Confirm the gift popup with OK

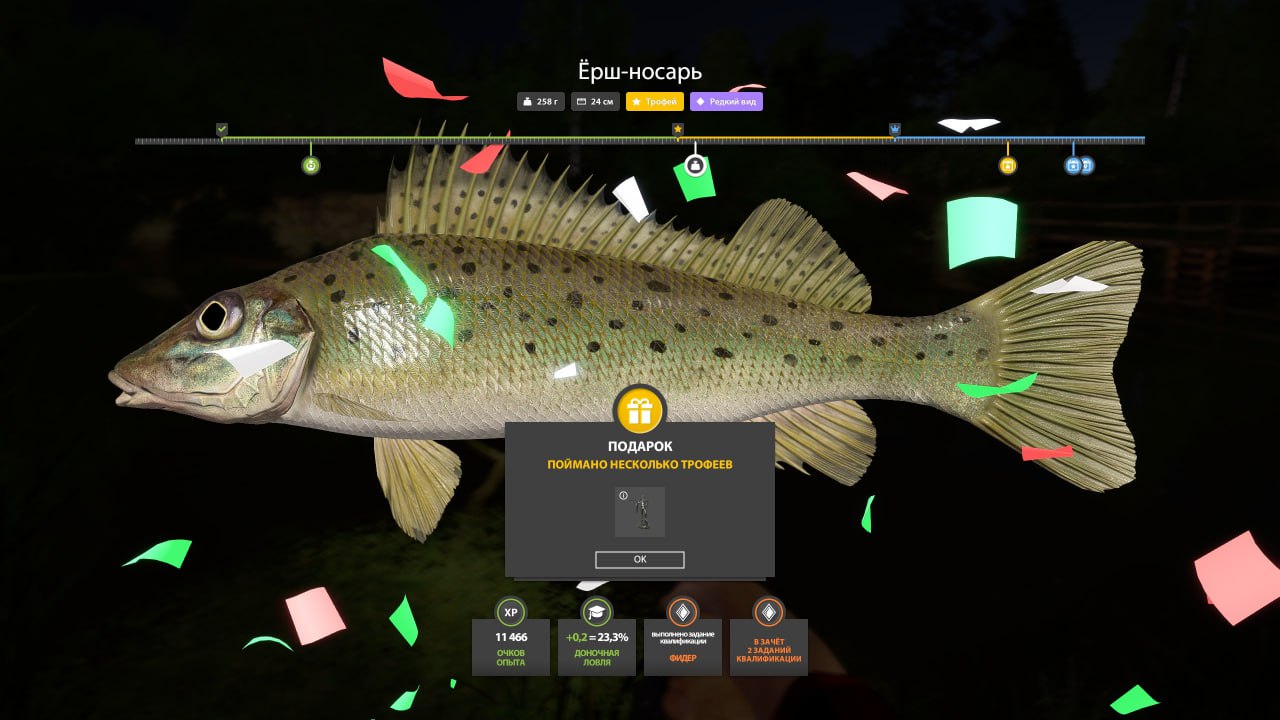(x=640, y=560)
